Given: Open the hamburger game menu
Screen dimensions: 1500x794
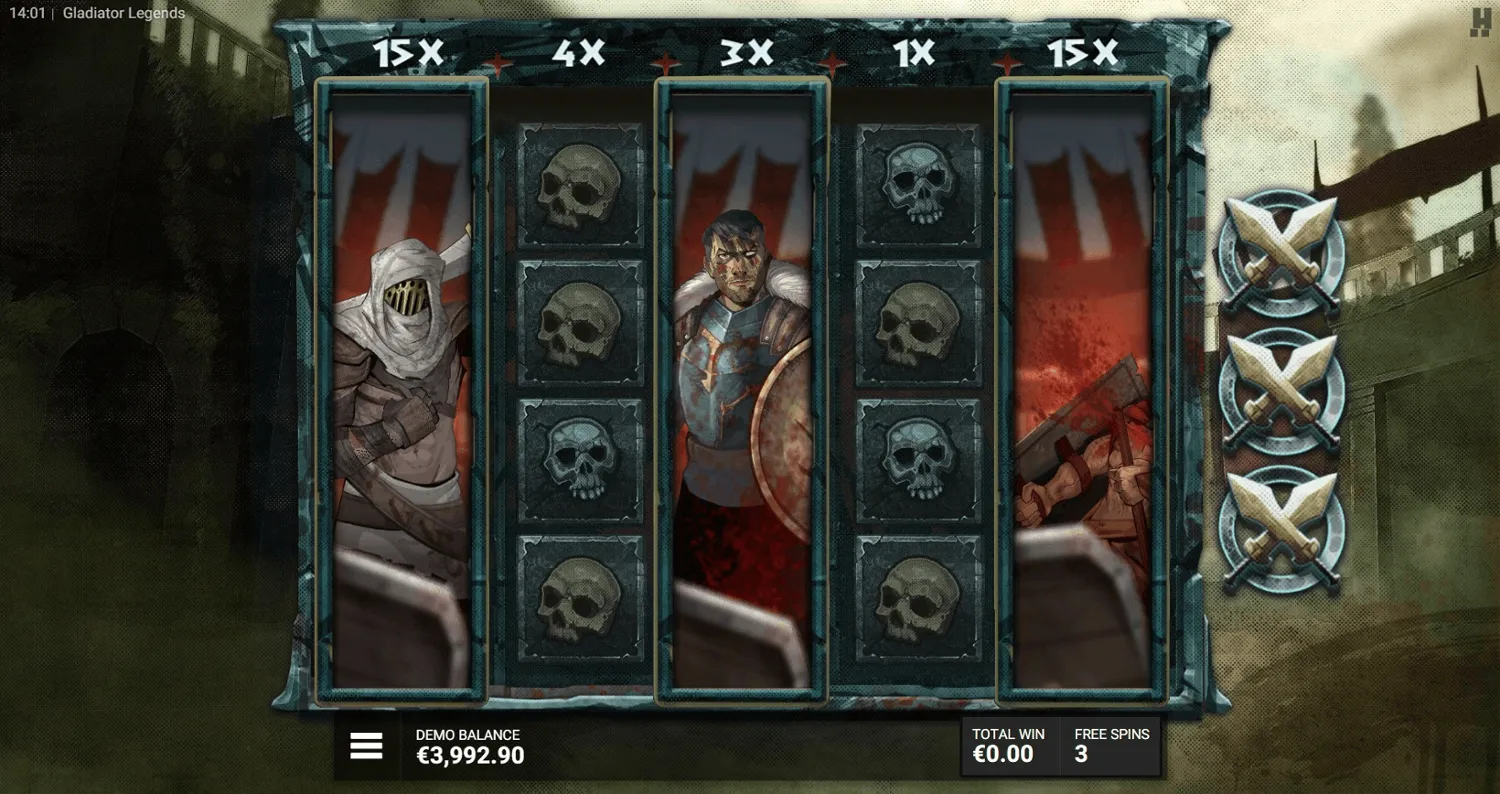Looking at the screenshot, I should (x=366, y=744).
